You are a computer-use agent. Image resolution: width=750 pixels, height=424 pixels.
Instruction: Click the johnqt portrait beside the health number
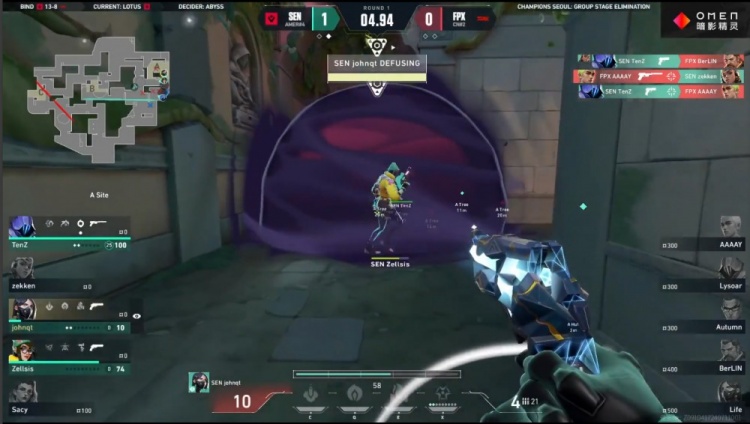(x=198, y=382)
